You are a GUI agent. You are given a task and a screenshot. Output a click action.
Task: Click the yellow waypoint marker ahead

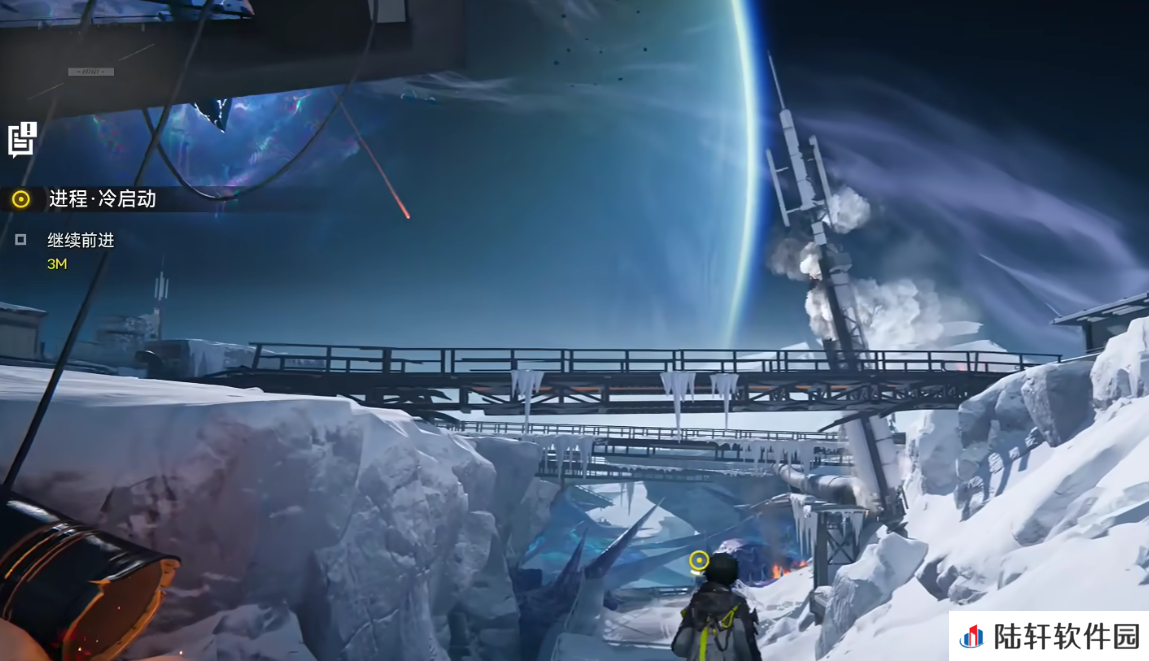click(699, 561)
